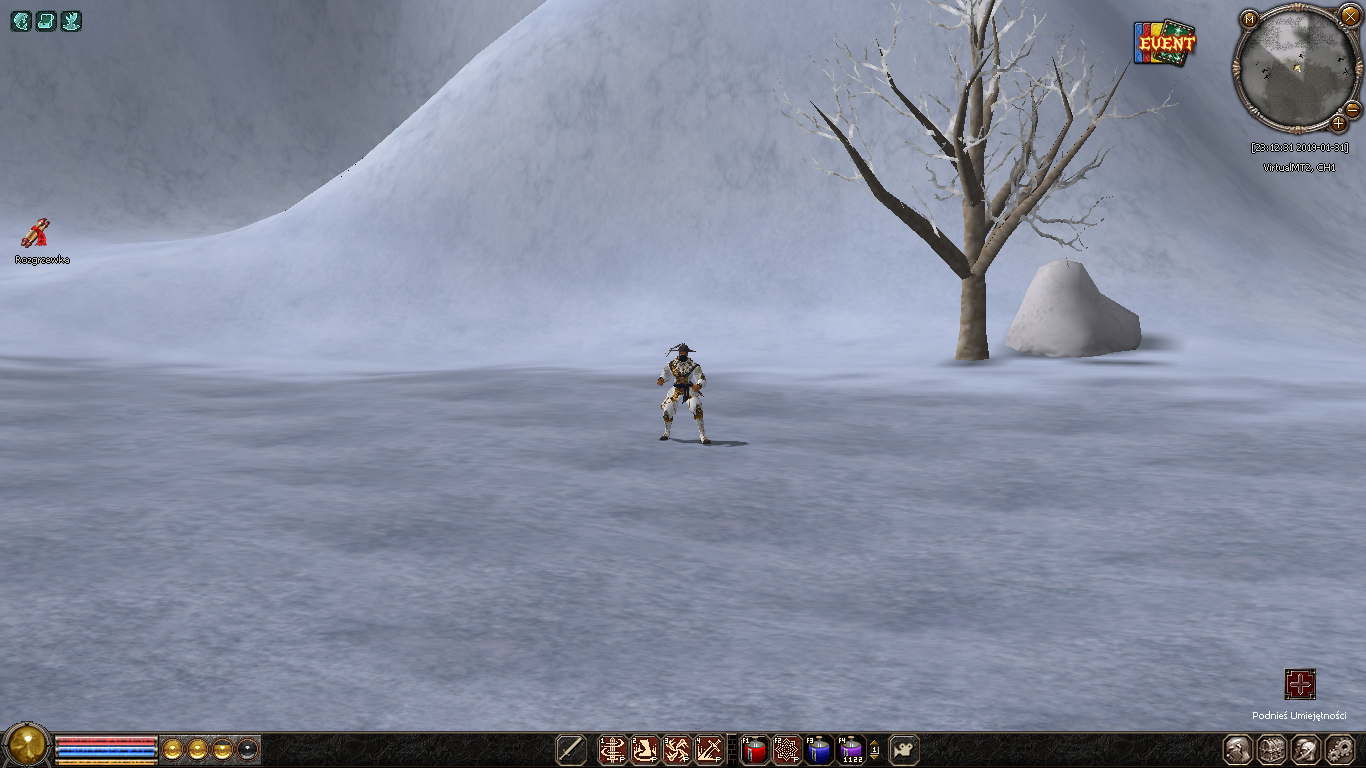The height and width of the screenshot is (768, 1366).
Task: Toggle the camera mode button
Action: (x=904, y=750)
